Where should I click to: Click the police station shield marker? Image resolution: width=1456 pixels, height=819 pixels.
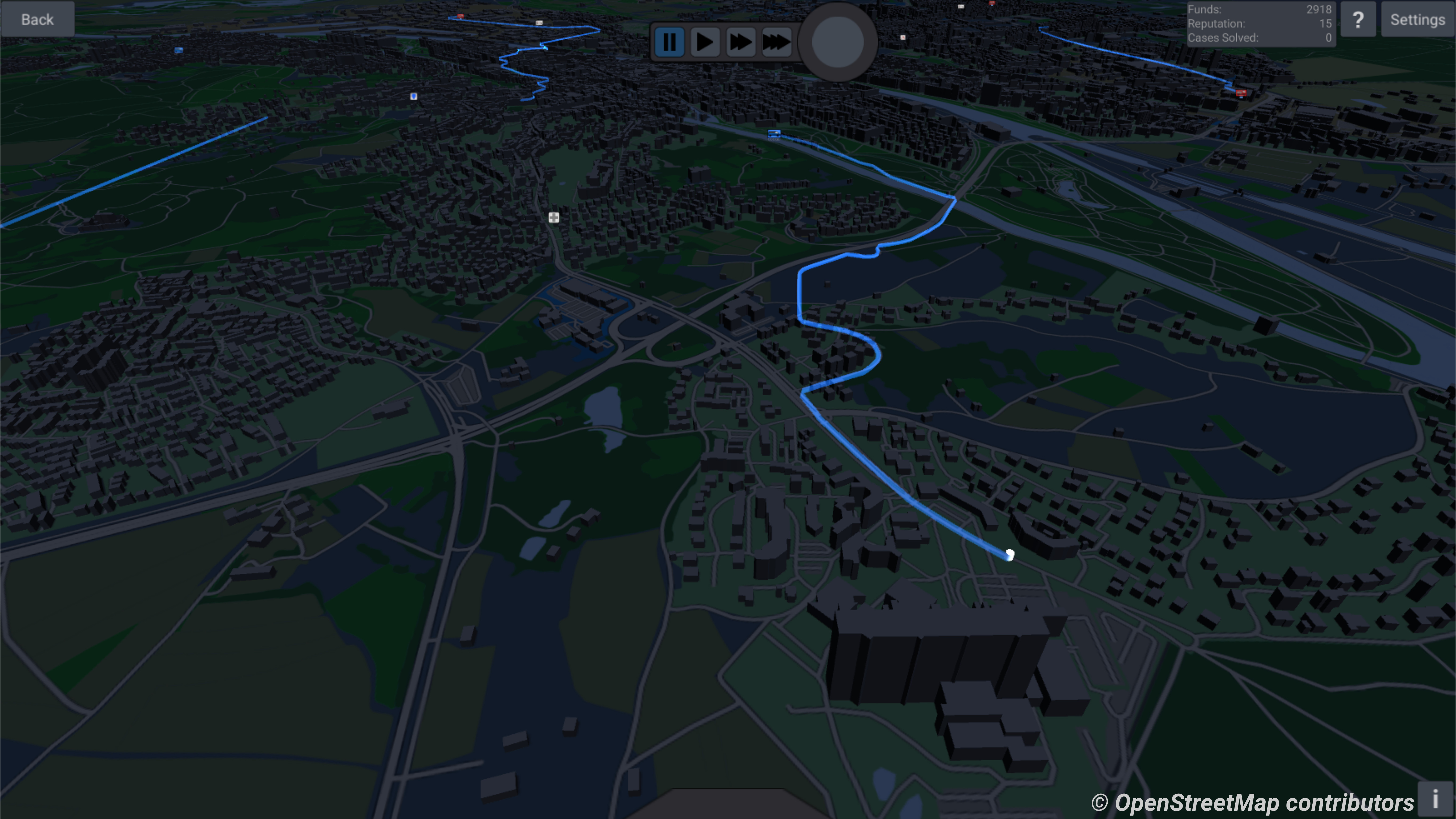tap(413, 96)
